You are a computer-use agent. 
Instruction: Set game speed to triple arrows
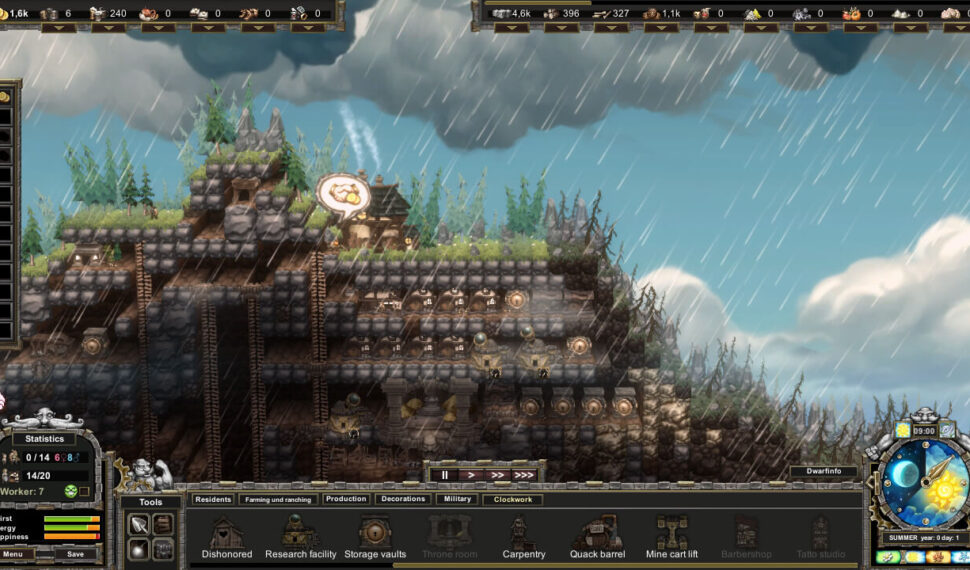coord(523,475)
